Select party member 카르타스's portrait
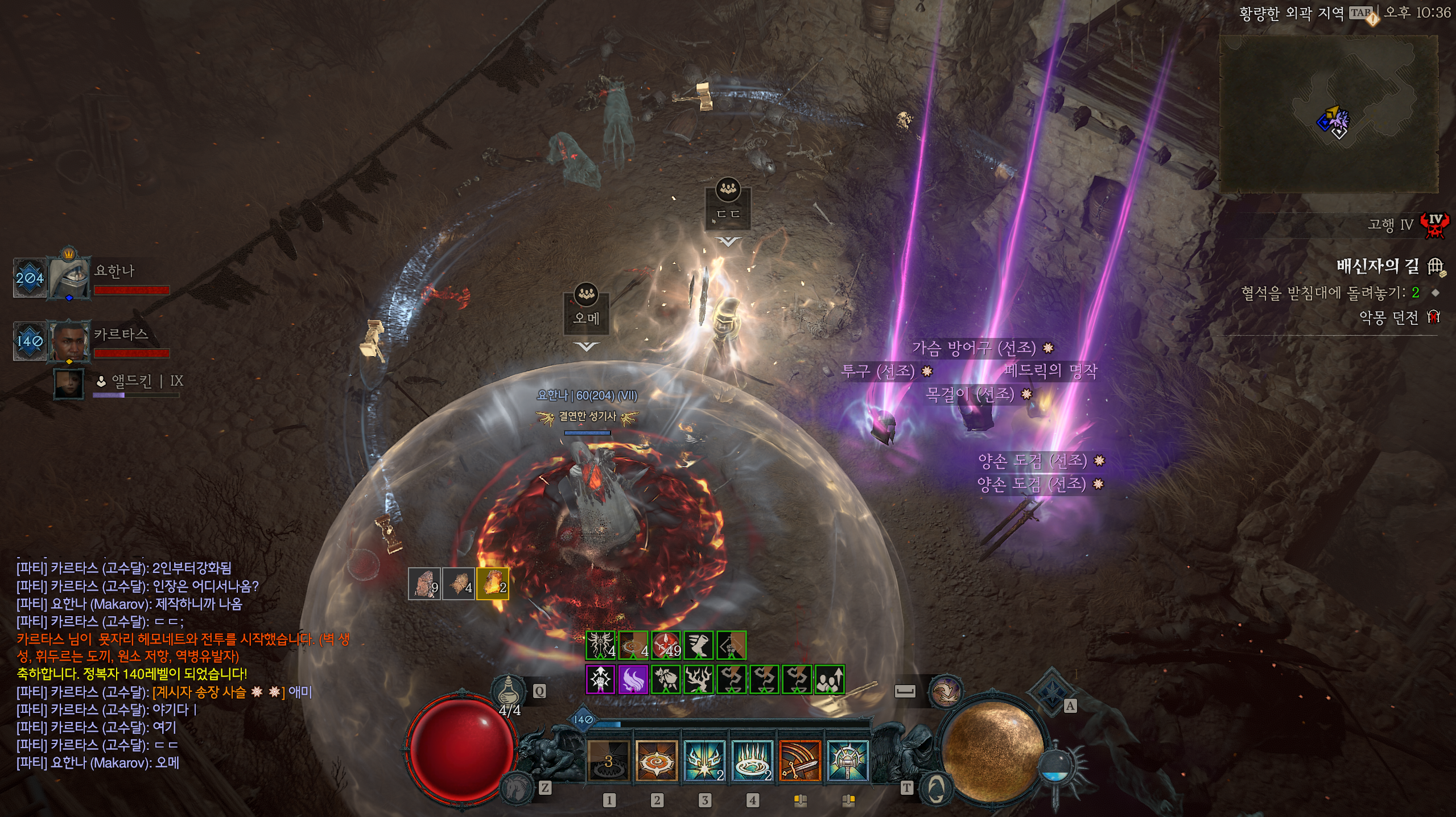This screenshot has width=1456, height=817. click(69, 341)
